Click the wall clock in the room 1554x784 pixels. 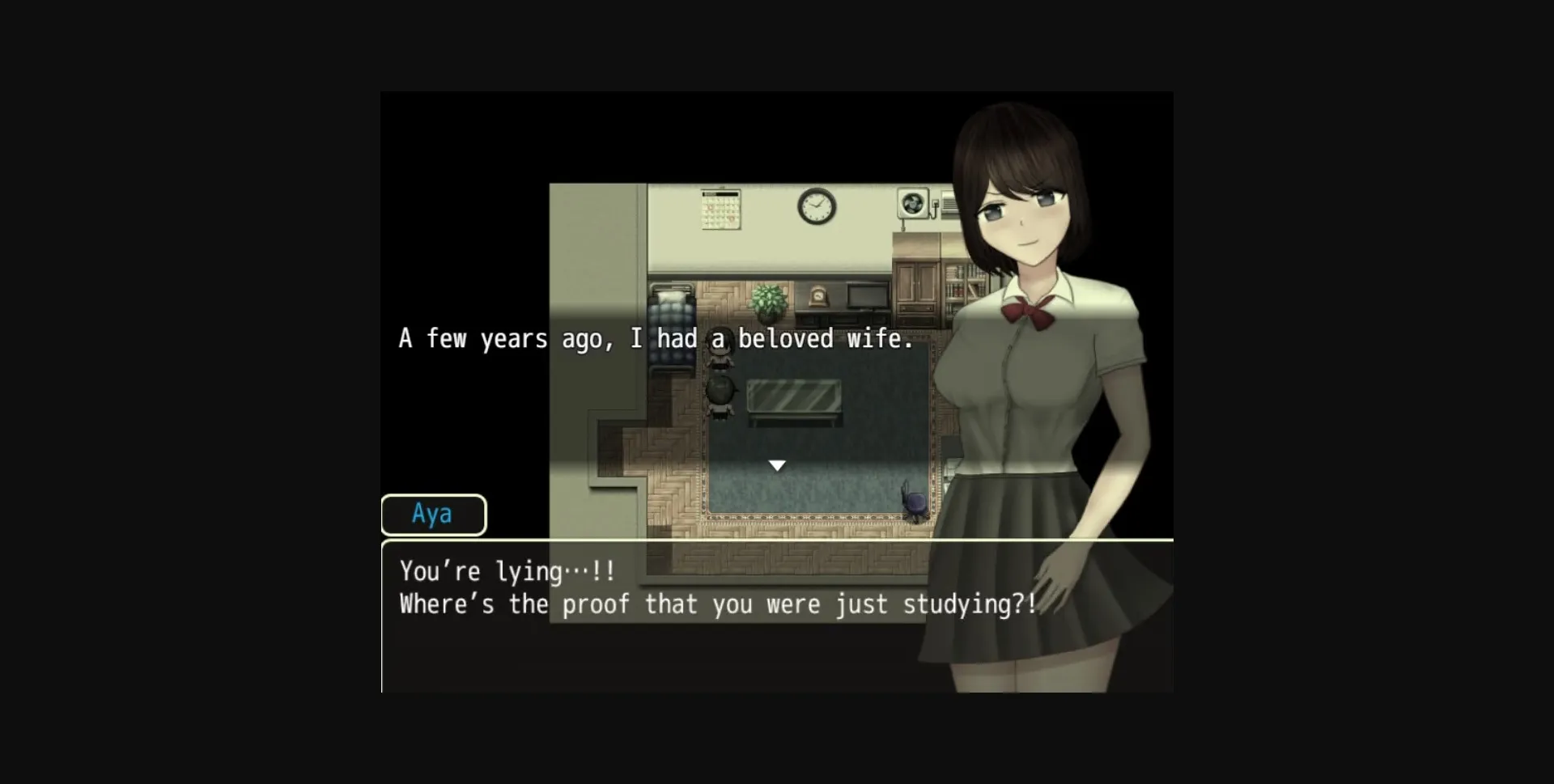click(815, 206)
